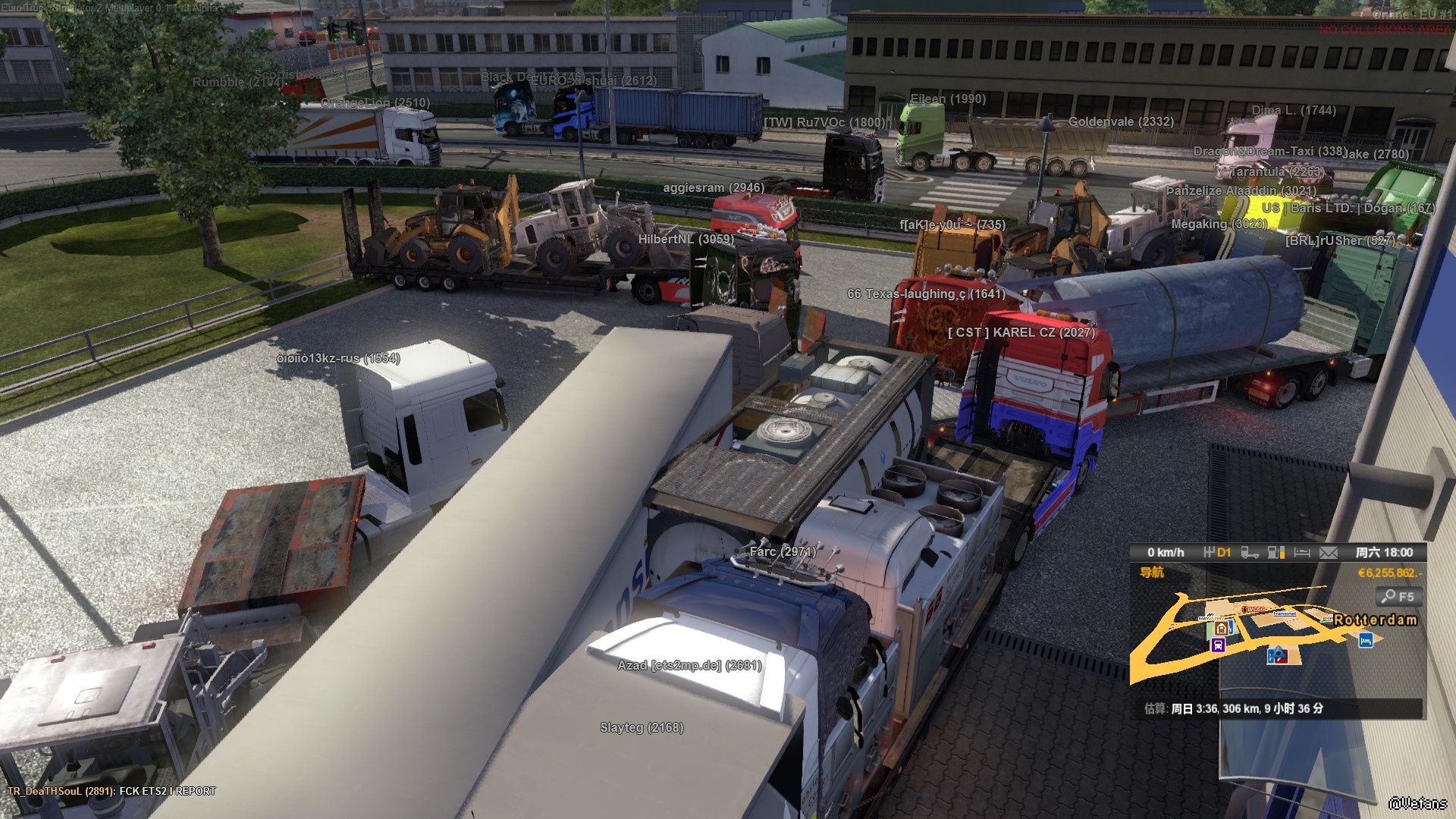Click the TR_DeaTHSouL chat message
The height and width of the screenshot is (819, 1456).
(x=111, y=791)
